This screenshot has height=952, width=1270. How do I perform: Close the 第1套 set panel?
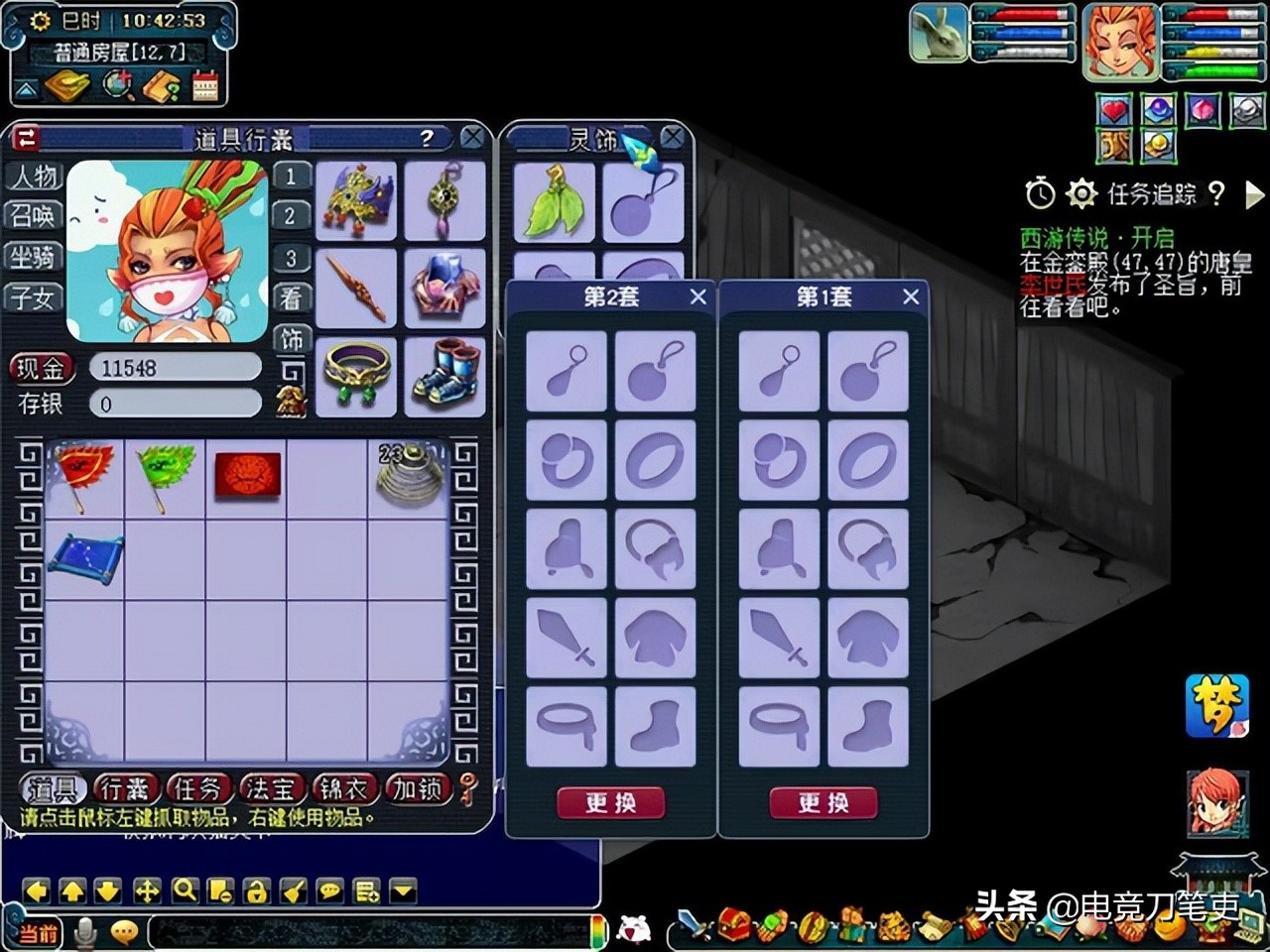(x=911, y=297)
